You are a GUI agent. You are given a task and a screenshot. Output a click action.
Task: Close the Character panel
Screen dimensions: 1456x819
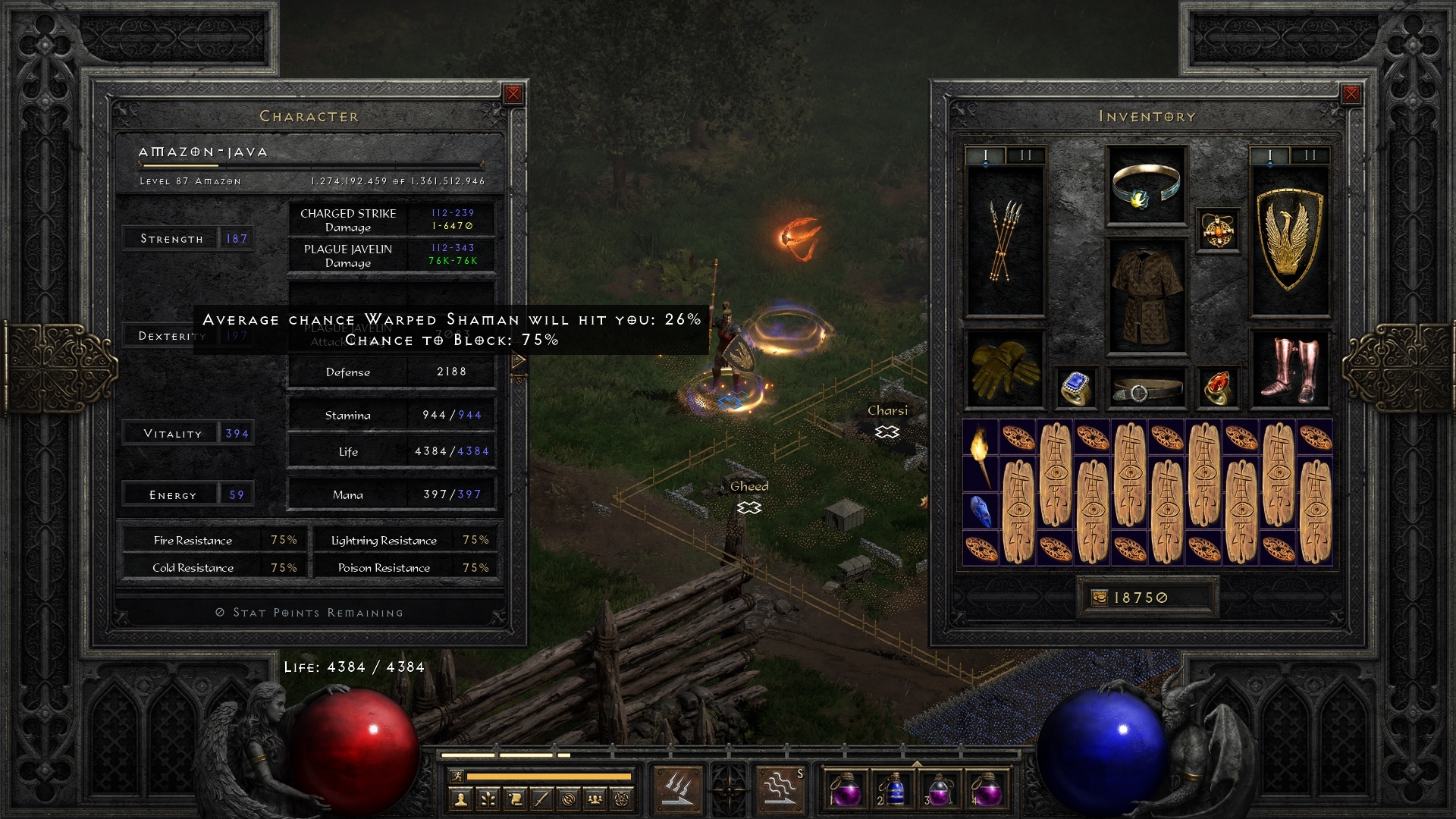tap(513, 94)
